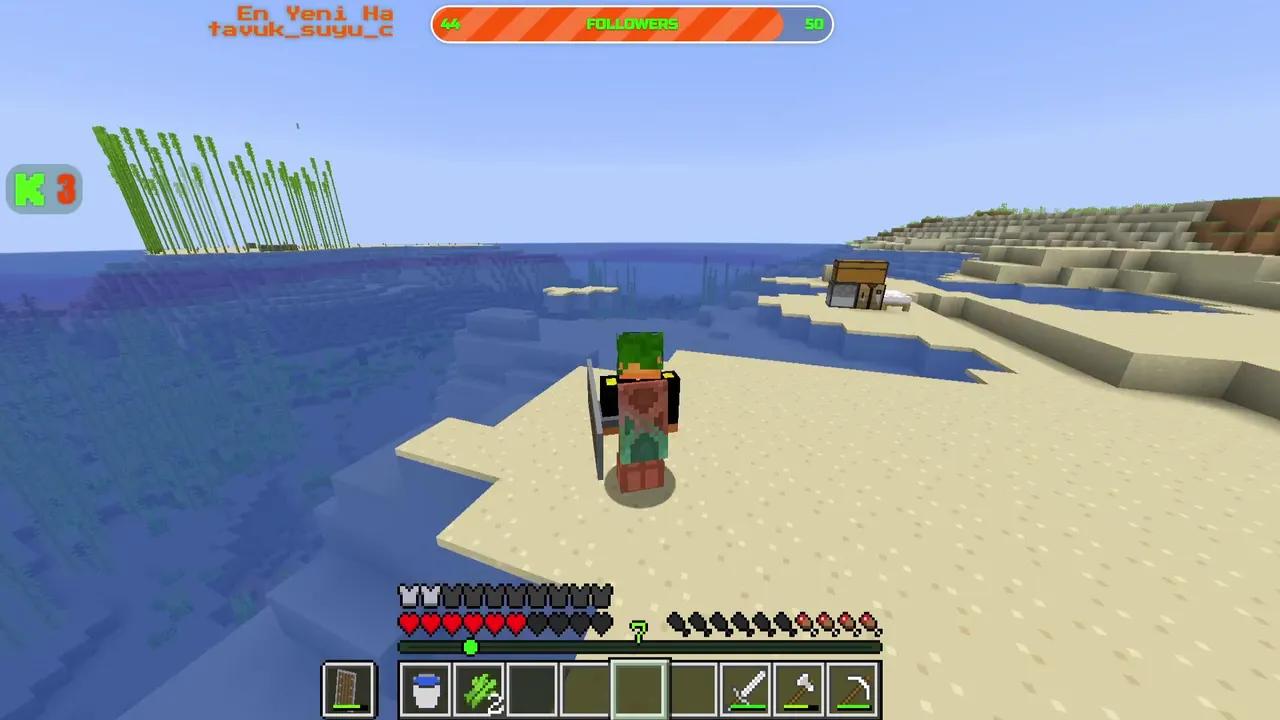
Task: Select the iron sword in the hotbar
Action: (747, 687)
